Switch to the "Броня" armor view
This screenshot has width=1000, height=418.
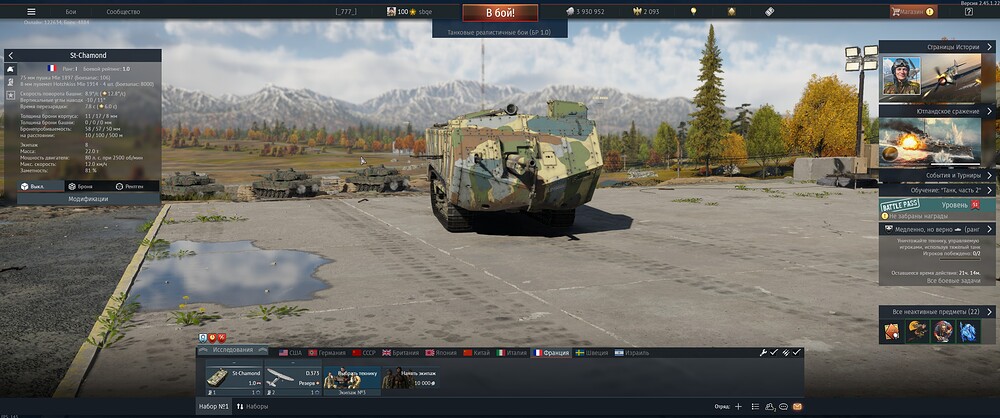coord(82,186)
